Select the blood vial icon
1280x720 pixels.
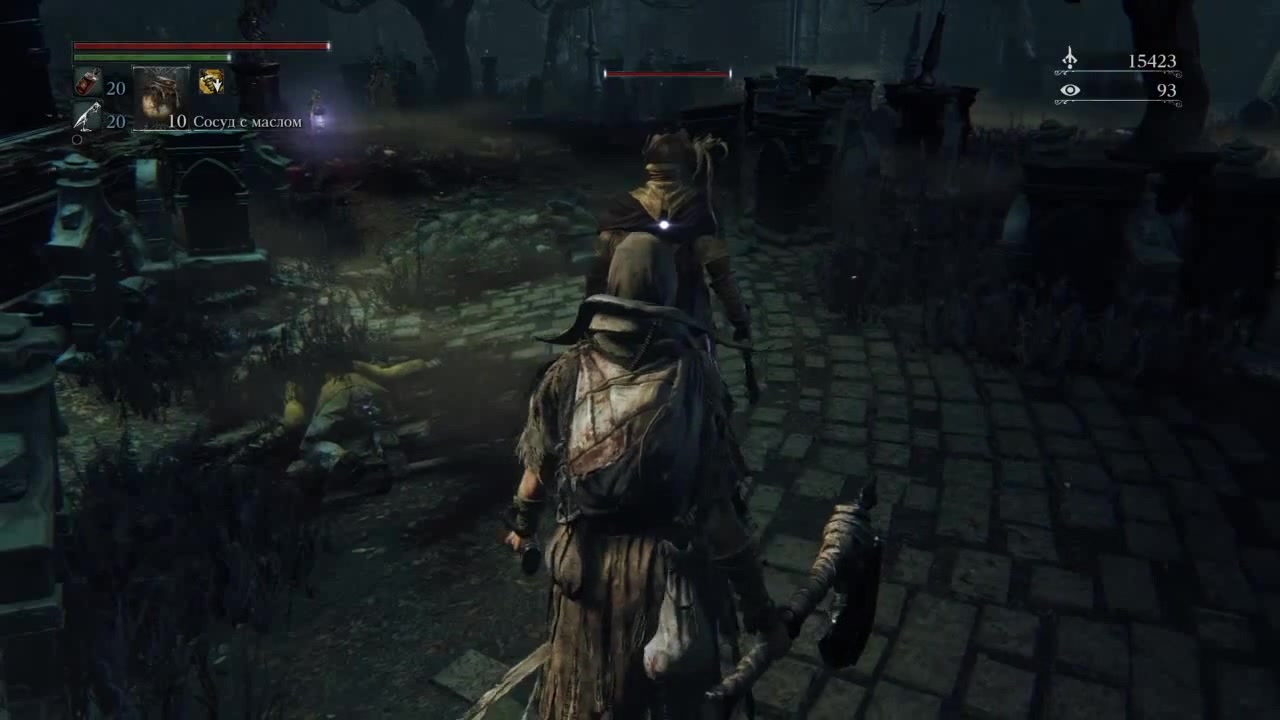[x=87, y=85]
